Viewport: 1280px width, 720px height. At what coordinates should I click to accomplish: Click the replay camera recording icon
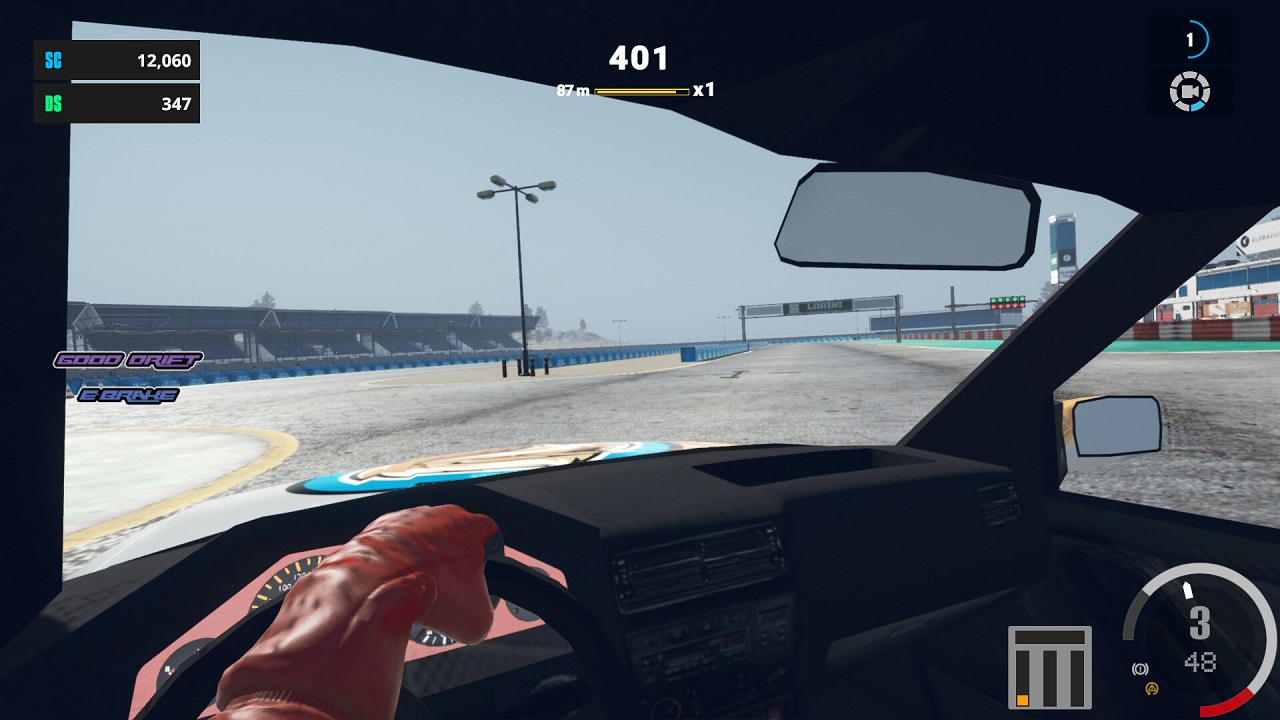(1189, 91)
